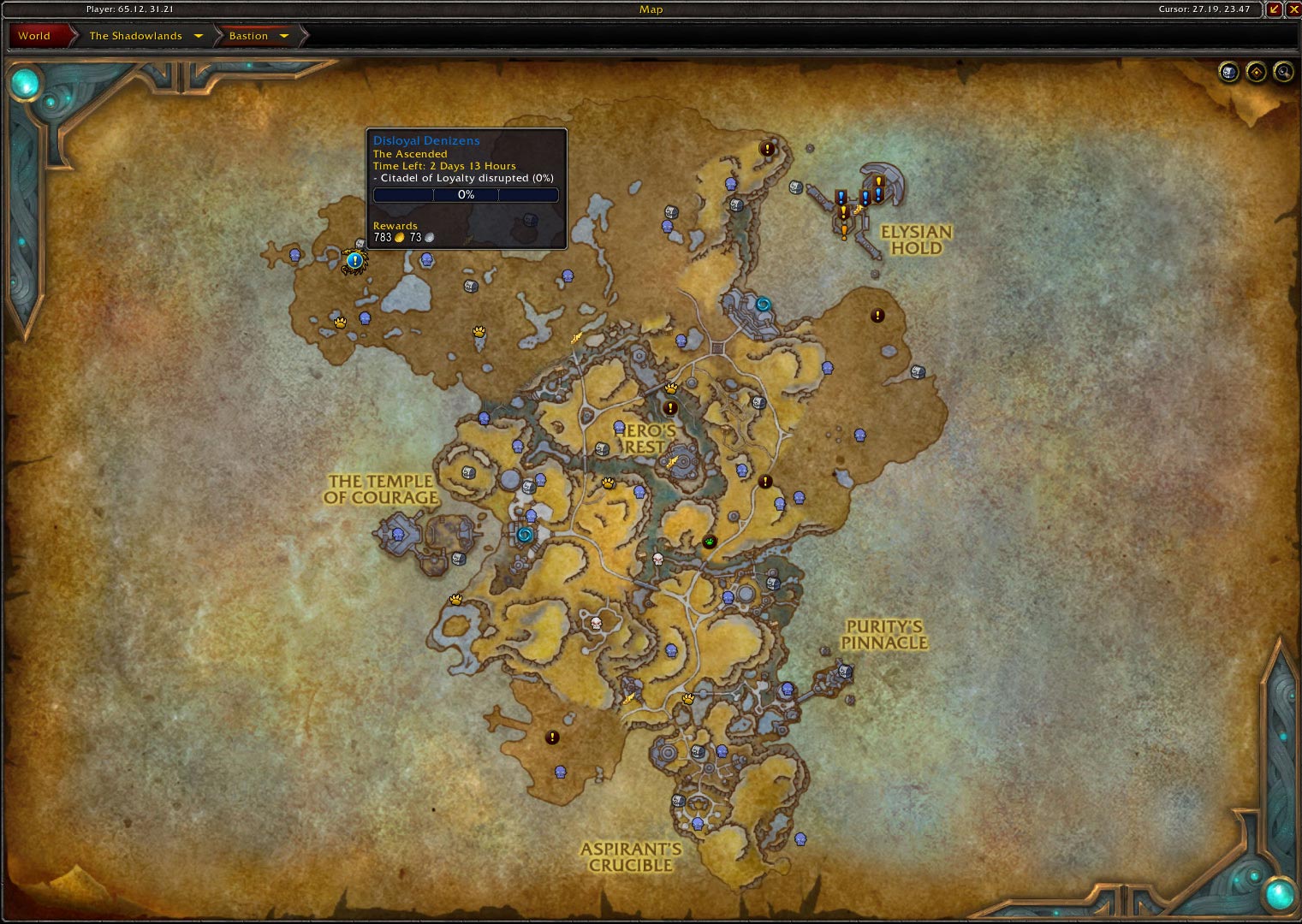The height and width of the screenshot is (924, 1302).
Task: Select the pet battle paw near Temple of Courage
Action: pyautogui.click(x=455, y=599)
